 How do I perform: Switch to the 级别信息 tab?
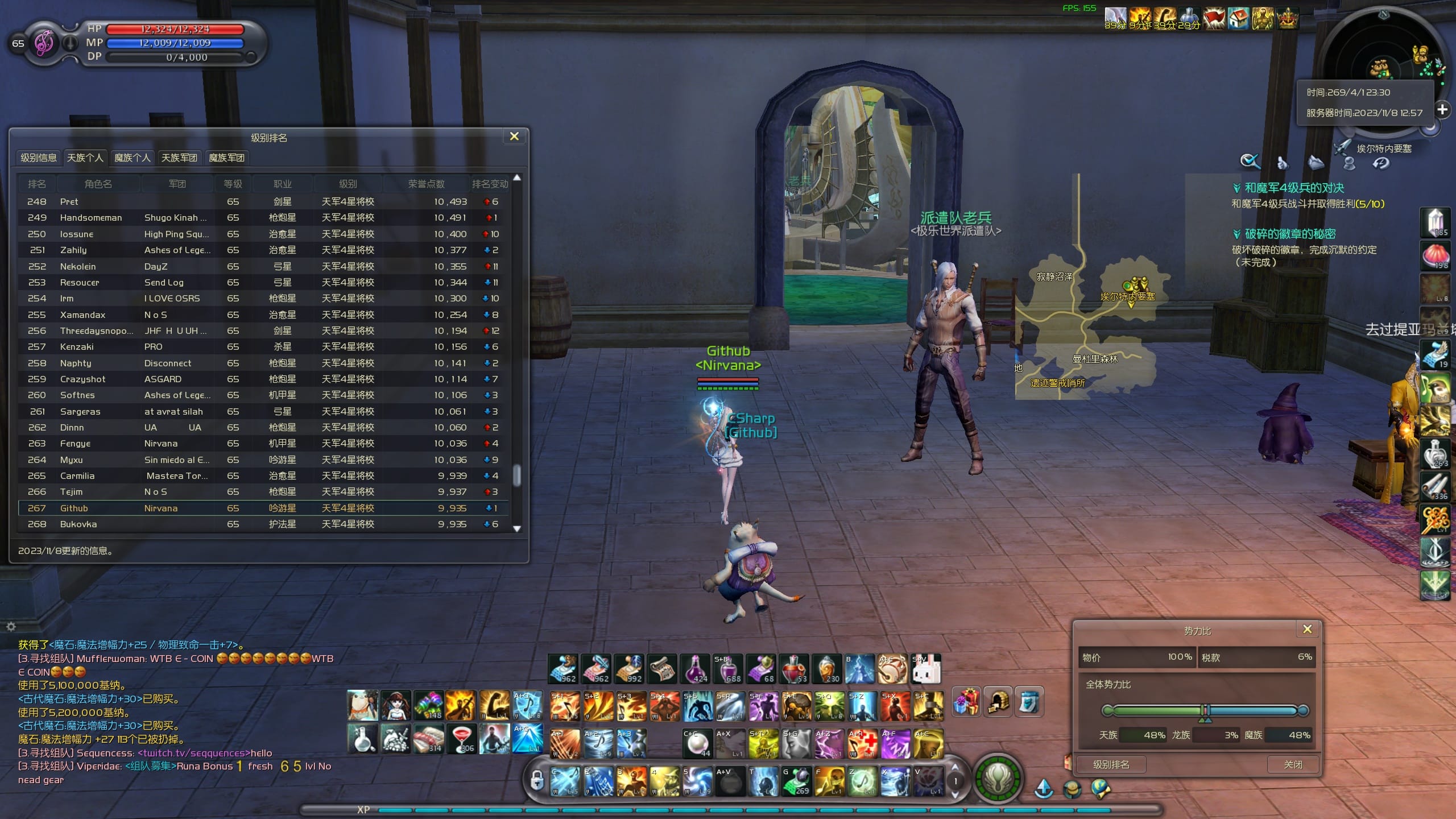tap(39, 158)
